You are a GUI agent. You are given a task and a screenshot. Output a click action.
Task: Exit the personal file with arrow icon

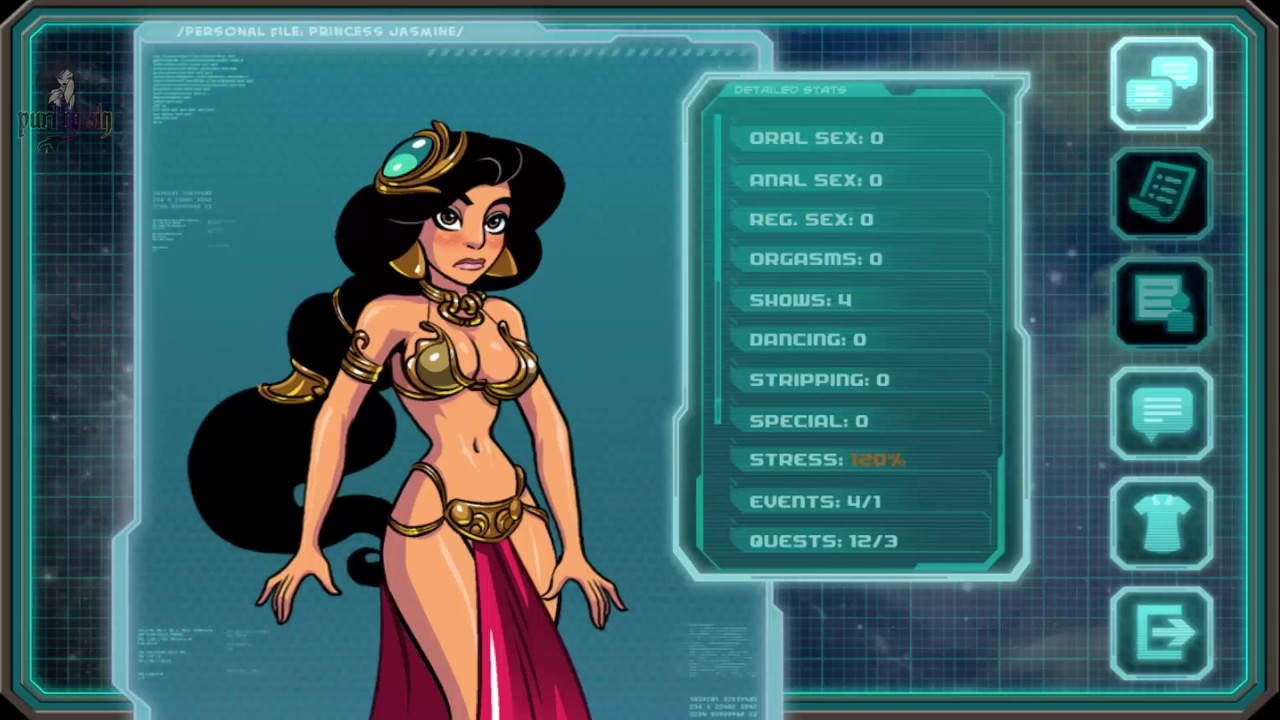coord(1161,633)
